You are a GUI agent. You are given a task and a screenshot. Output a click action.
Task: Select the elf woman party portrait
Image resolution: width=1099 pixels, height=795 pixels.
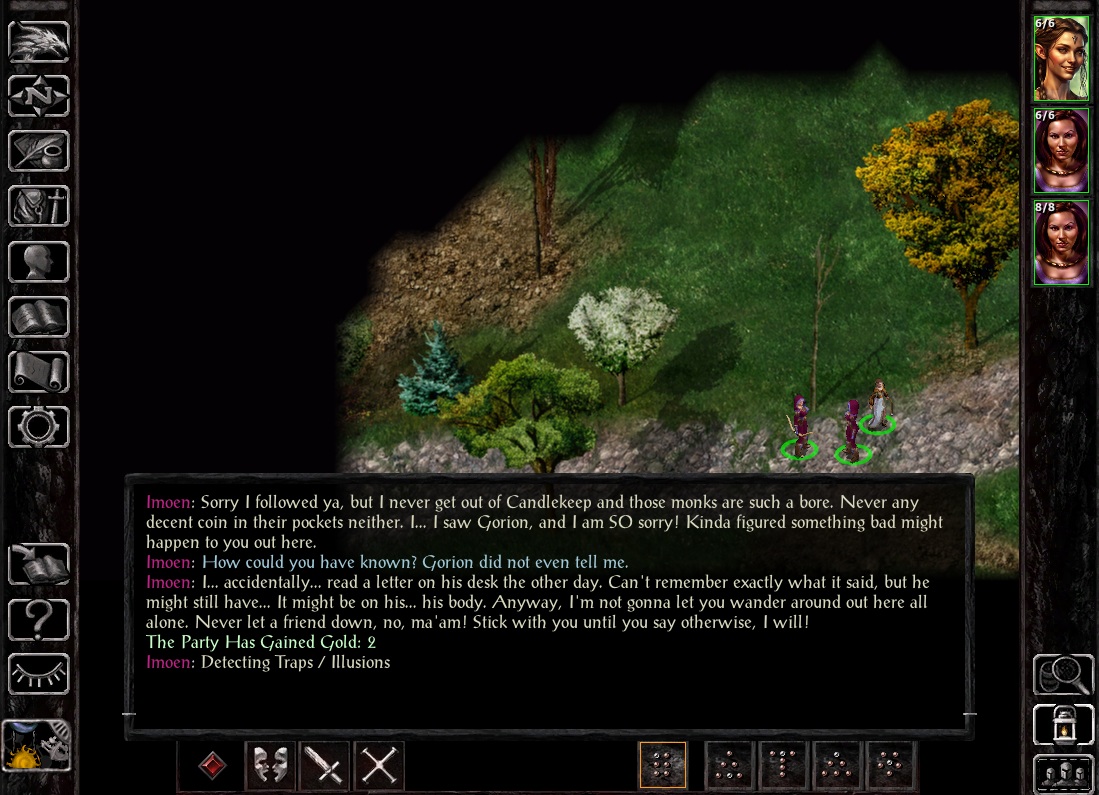(x=1061, y=58)
